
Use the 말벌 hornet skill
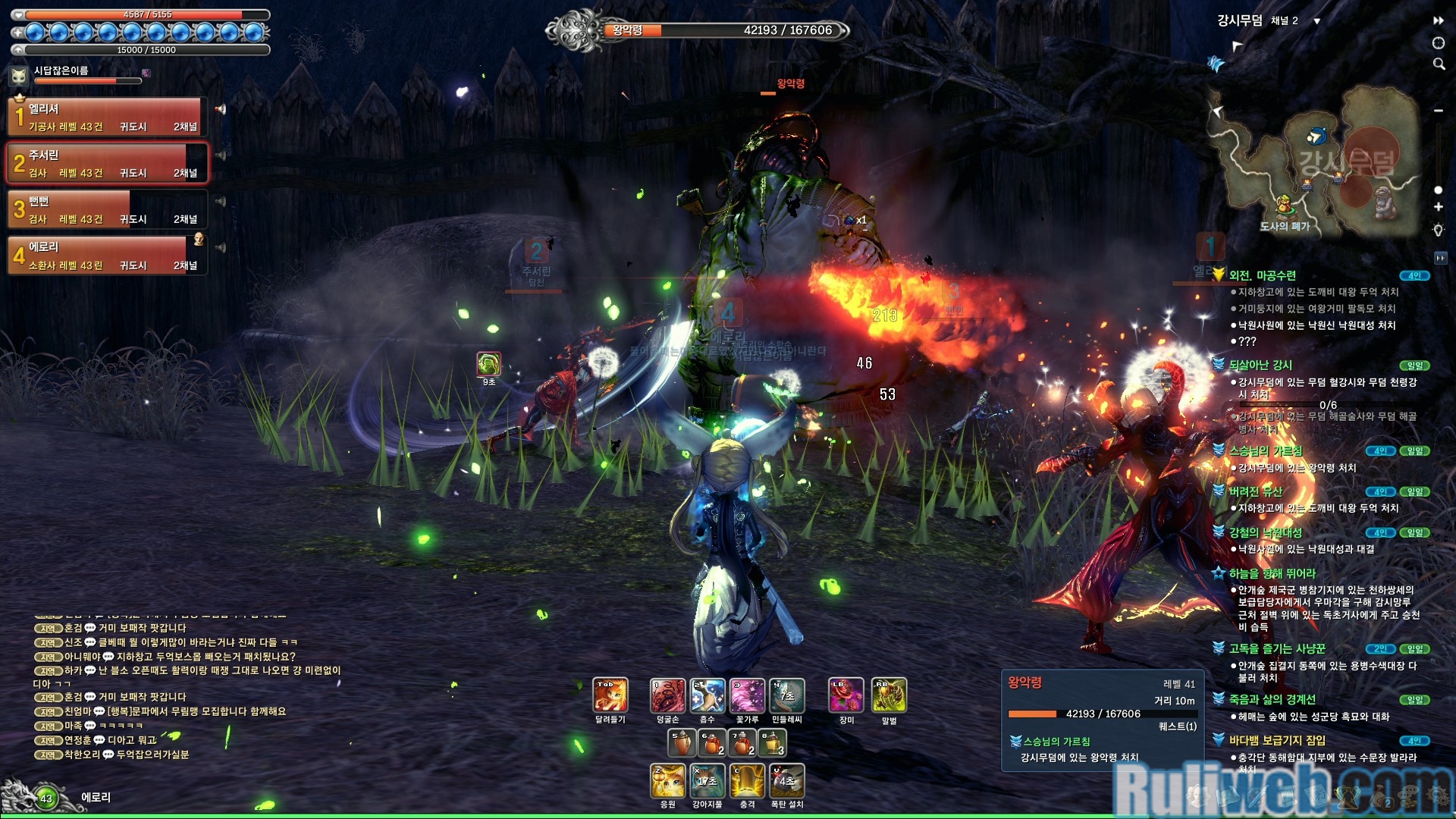[889, 696]
